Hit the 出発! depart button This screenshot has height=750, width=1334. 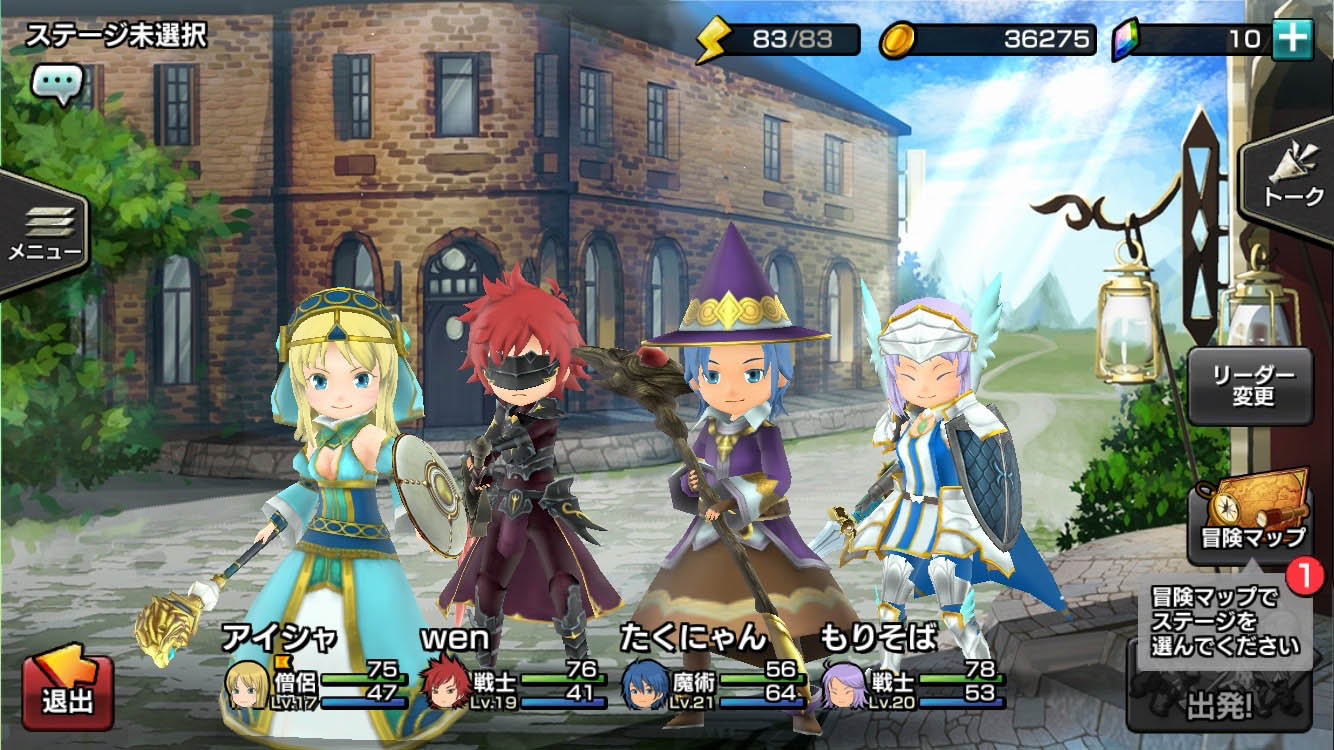pyautogui.click(x=1220, y=707)
